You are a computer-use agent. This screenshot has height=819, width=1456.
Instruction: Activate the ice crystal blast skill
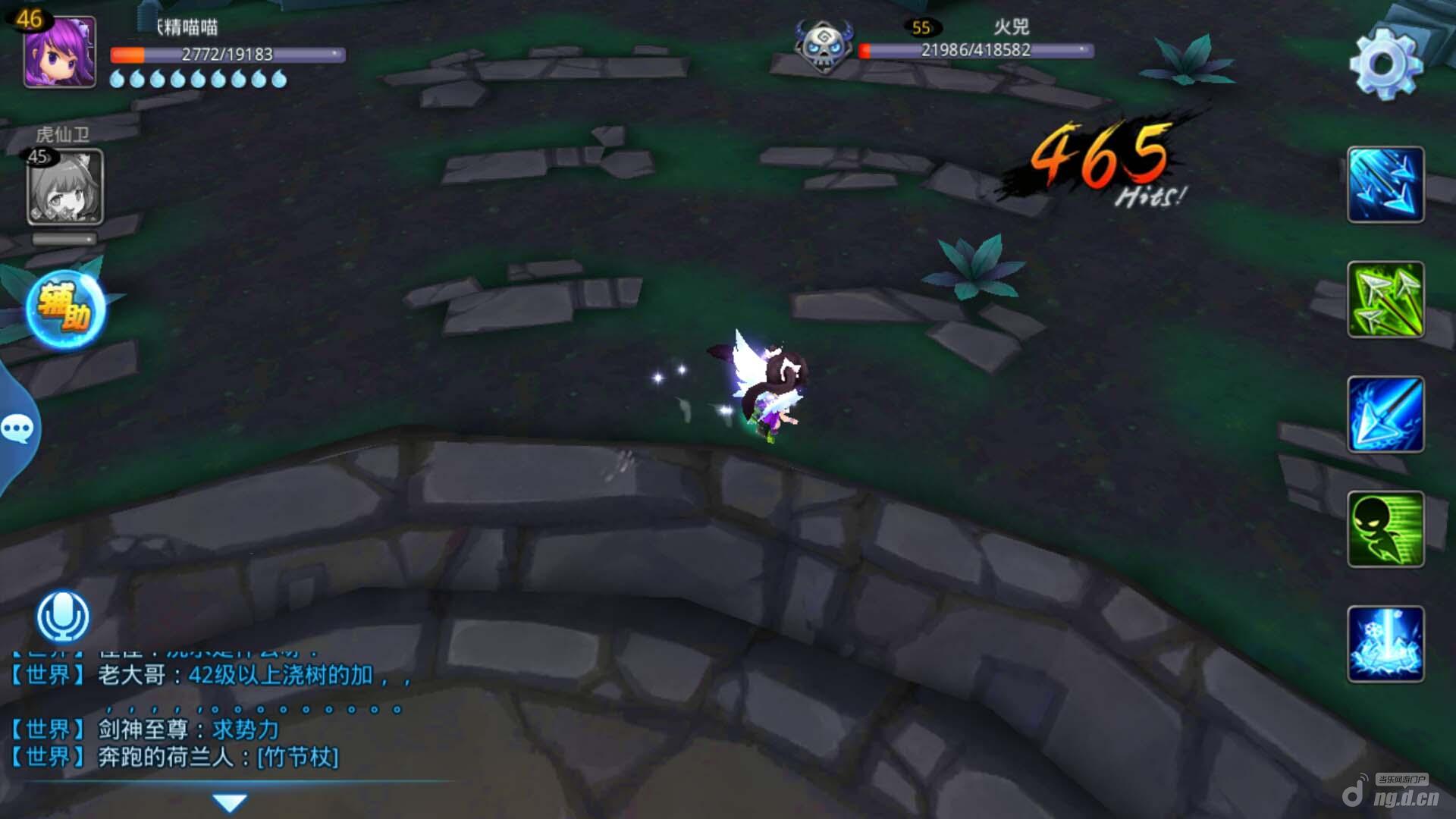click(1385, 644)
